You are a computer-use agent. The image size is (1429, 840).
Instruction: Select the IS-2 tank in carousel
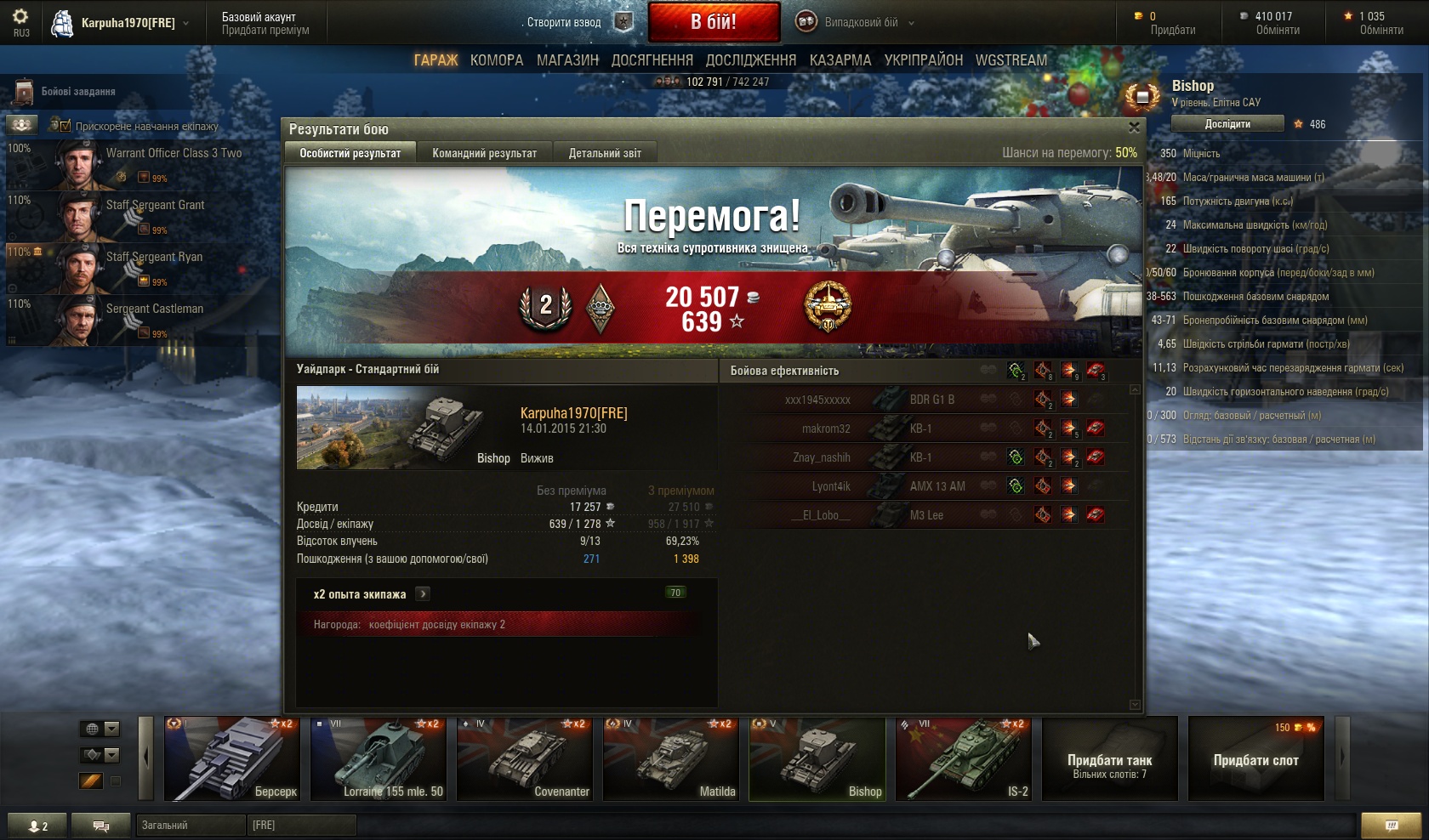pyautogui.click(x=964, y=759)
